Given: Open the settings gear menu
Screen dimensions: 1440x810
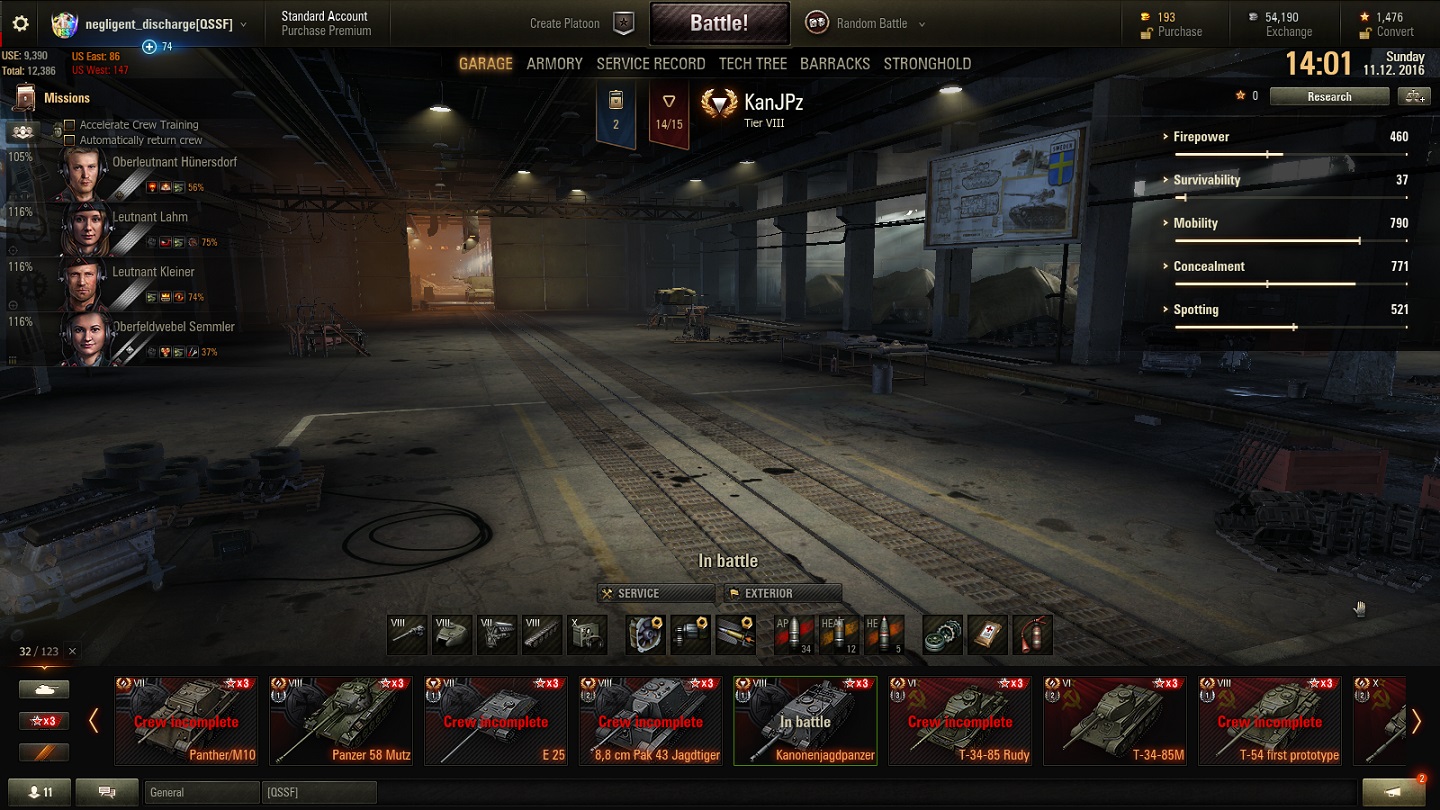Looking at the screenshot, I should 20,24.
